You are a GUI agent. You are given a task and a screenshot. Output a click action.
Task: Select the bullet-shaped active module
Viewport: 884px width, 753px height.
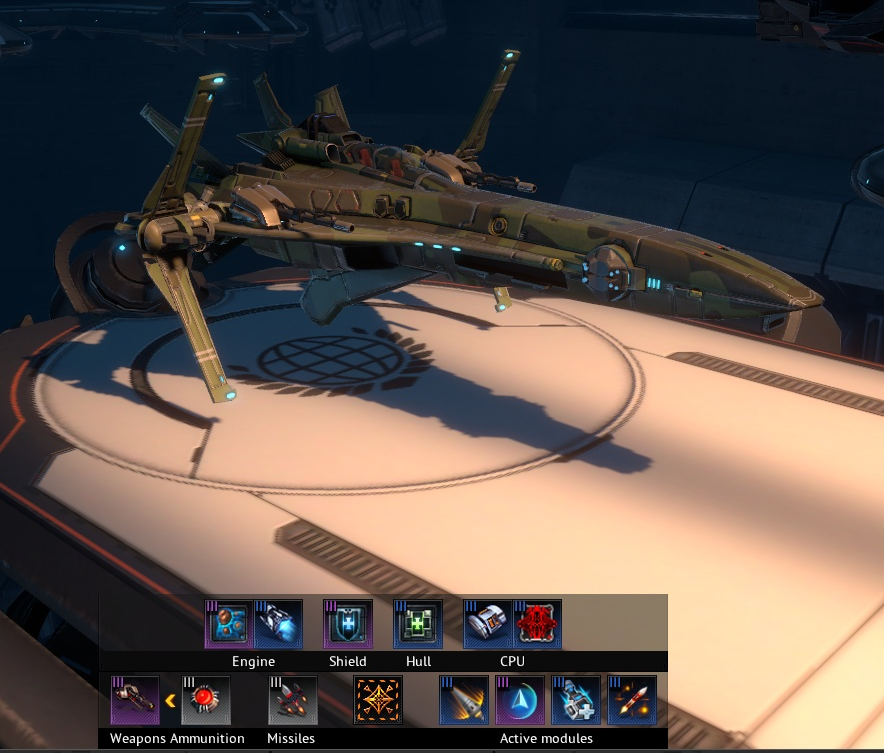click(464, 700)
